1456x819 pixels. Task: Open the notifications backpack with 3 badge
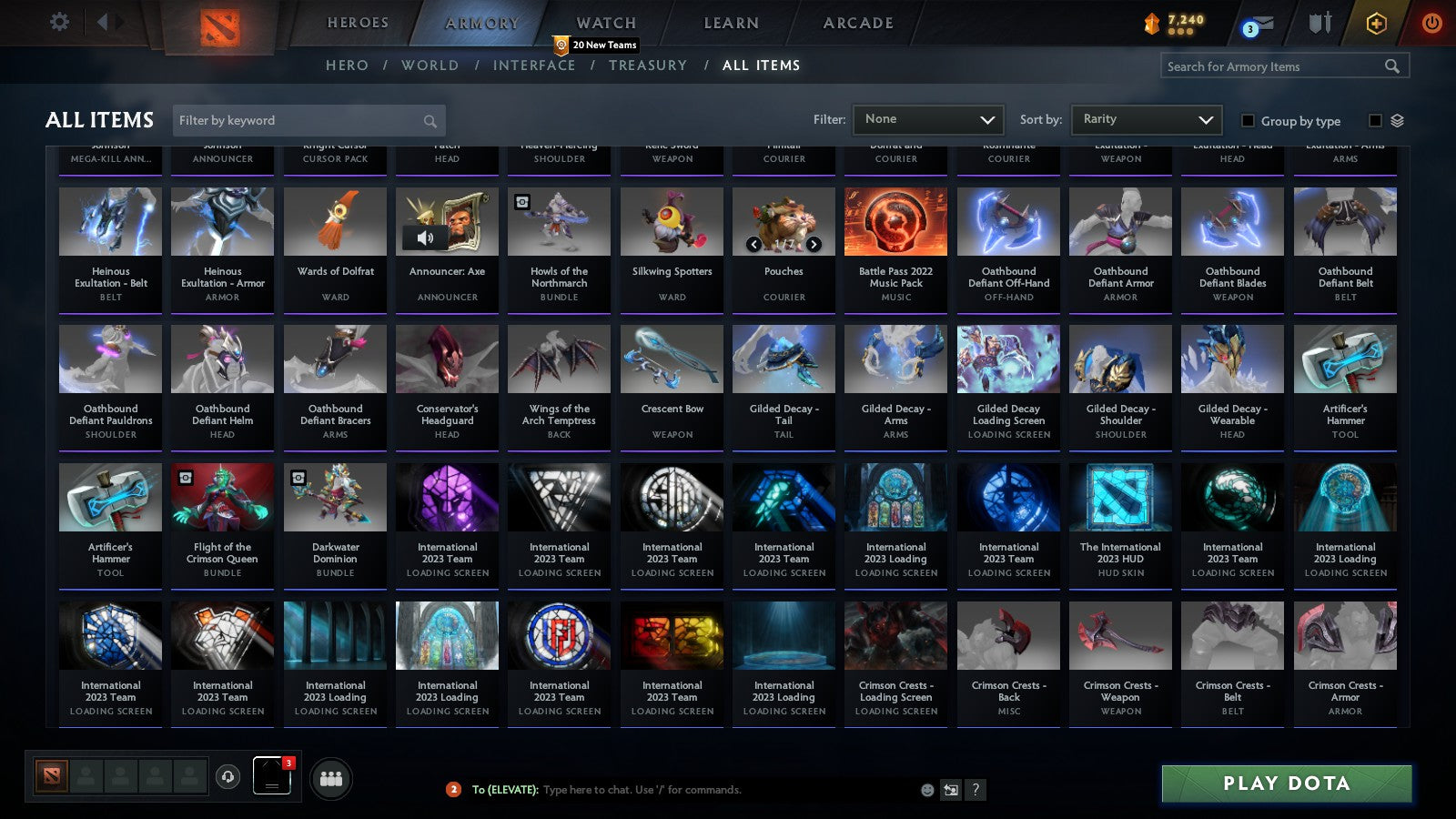(x=271, y=778)
